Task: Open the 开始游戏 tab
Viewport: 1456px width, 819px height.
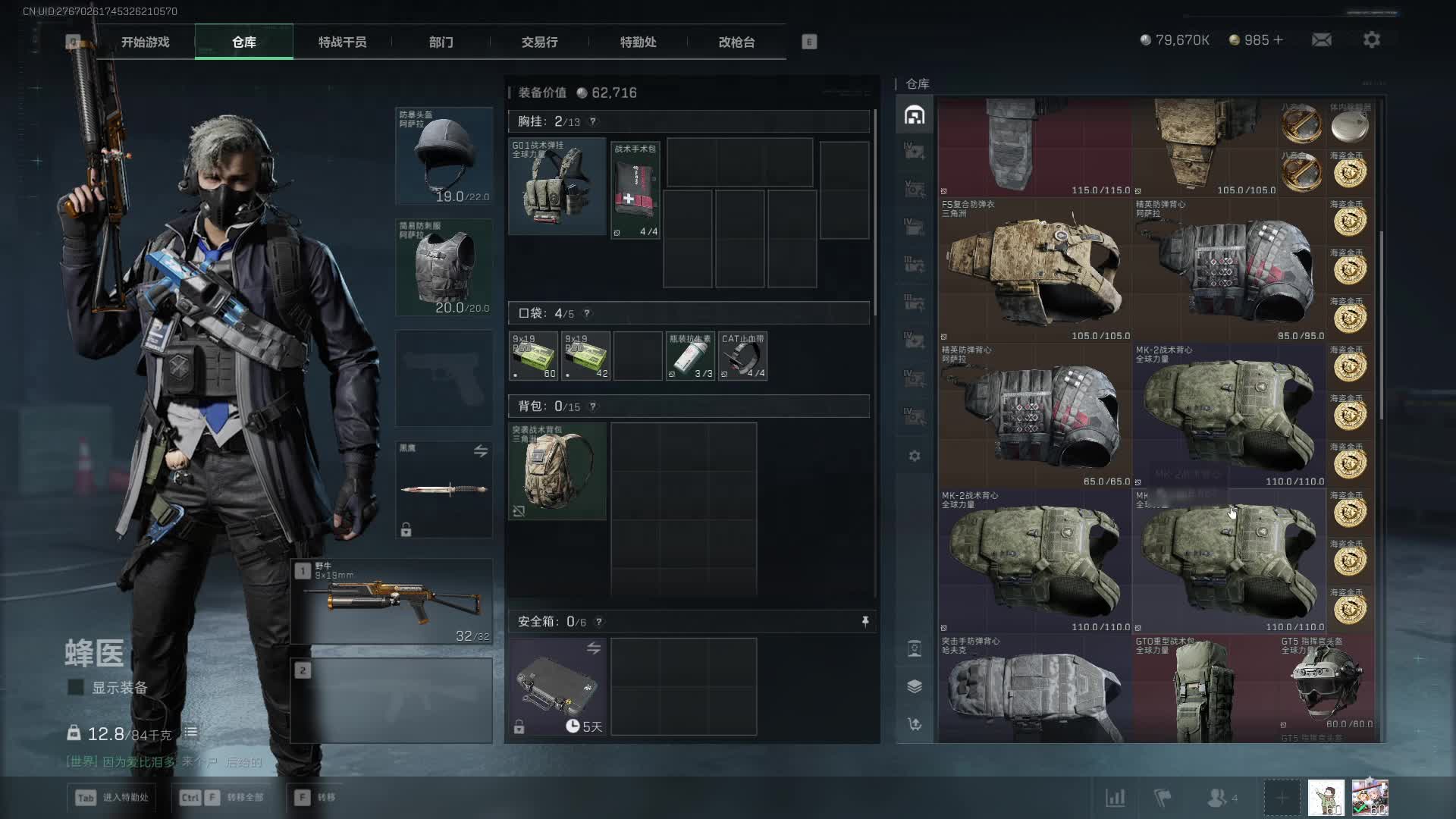Action: click(x=145, y=42)
